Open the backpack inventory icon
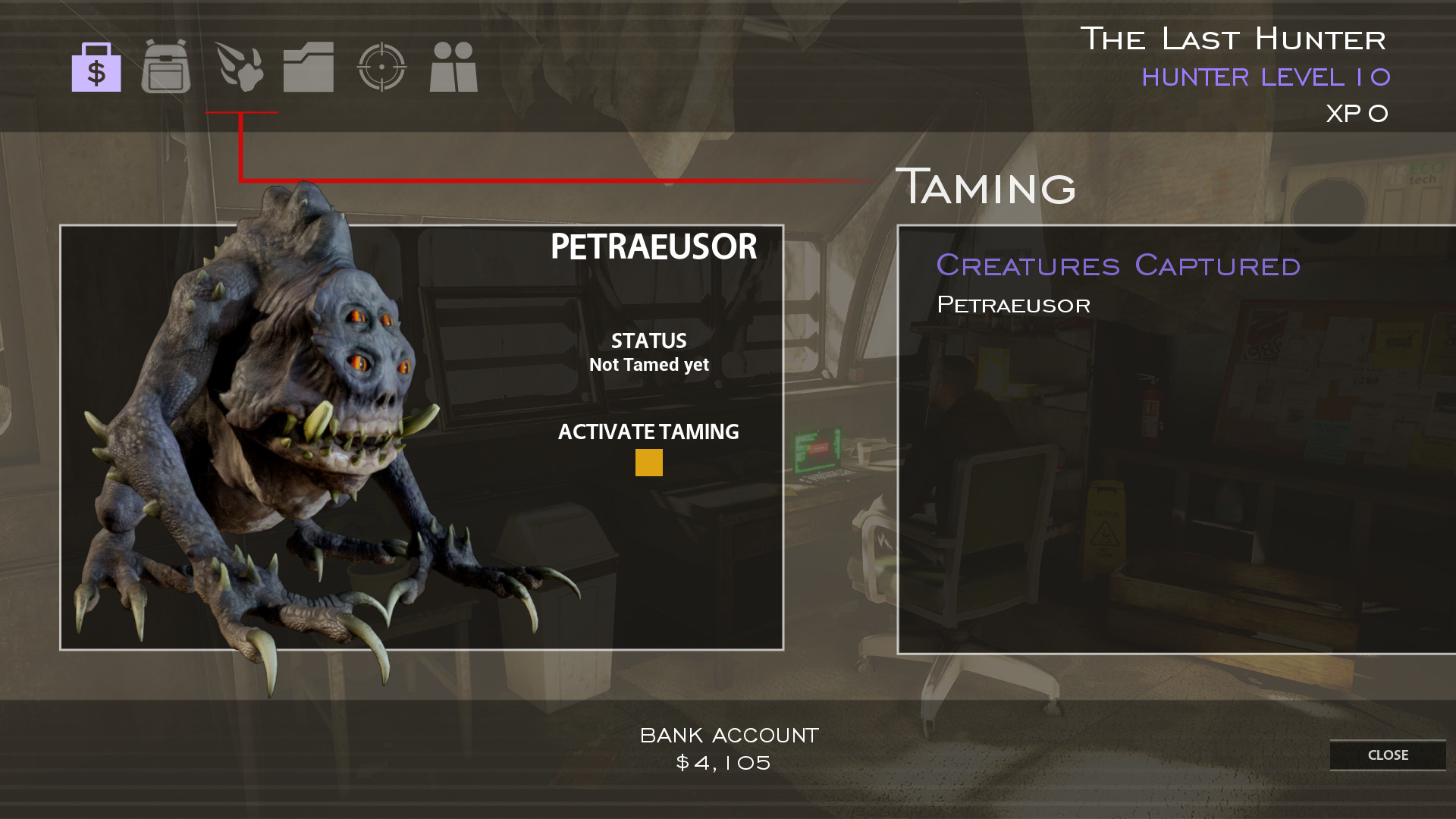Viewport: 1456px width, 819px height. point(165,69)
